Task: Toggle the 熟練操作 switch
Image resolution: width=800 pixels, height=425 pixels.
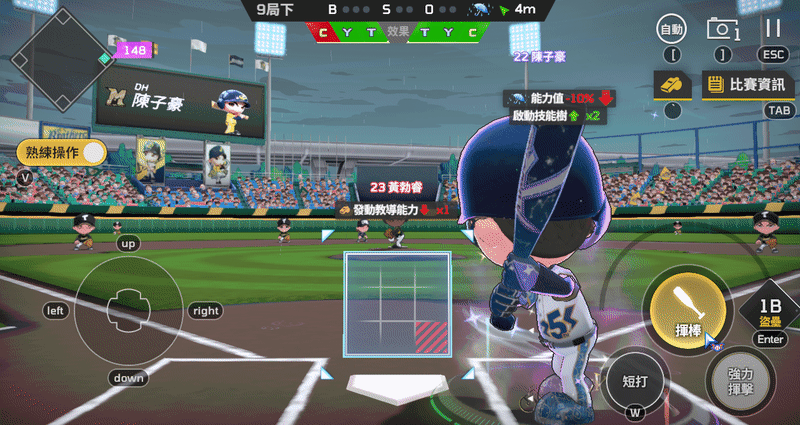Action: (x=93, y=153)
